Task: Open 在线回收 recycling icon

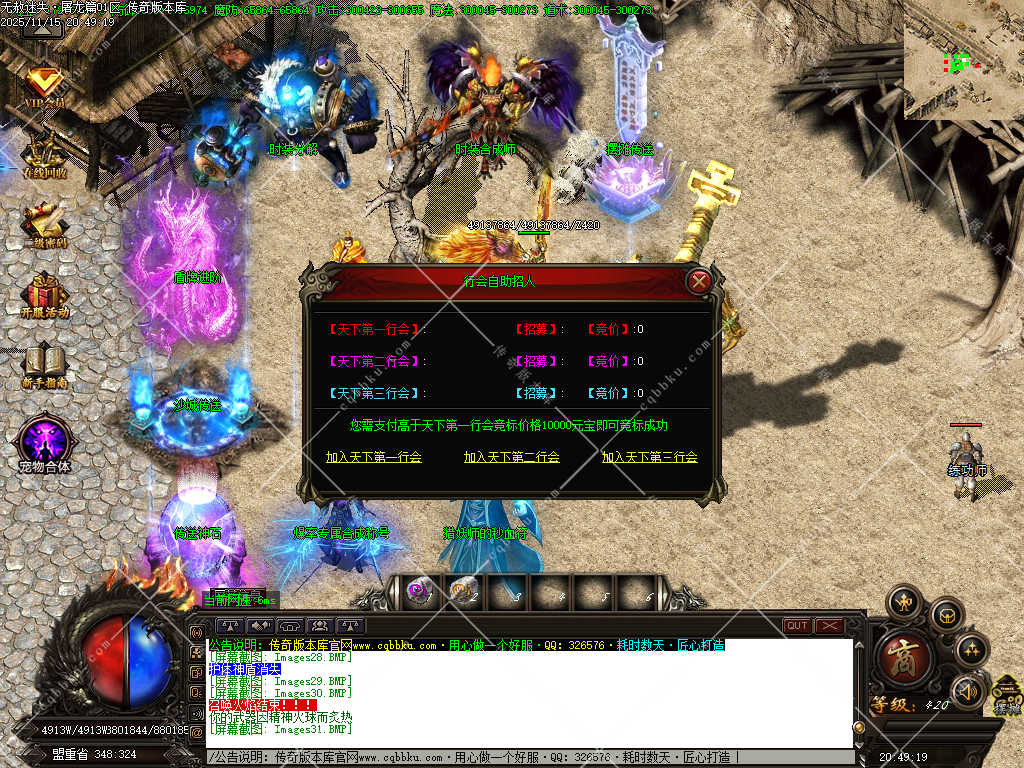Action: (44, 155)
